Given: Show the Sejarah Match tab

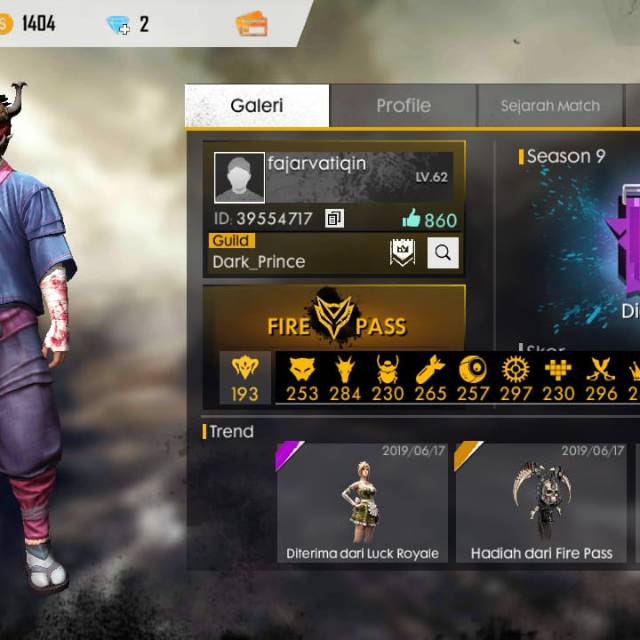Looking at the screenshot, I should pos(550,106).
